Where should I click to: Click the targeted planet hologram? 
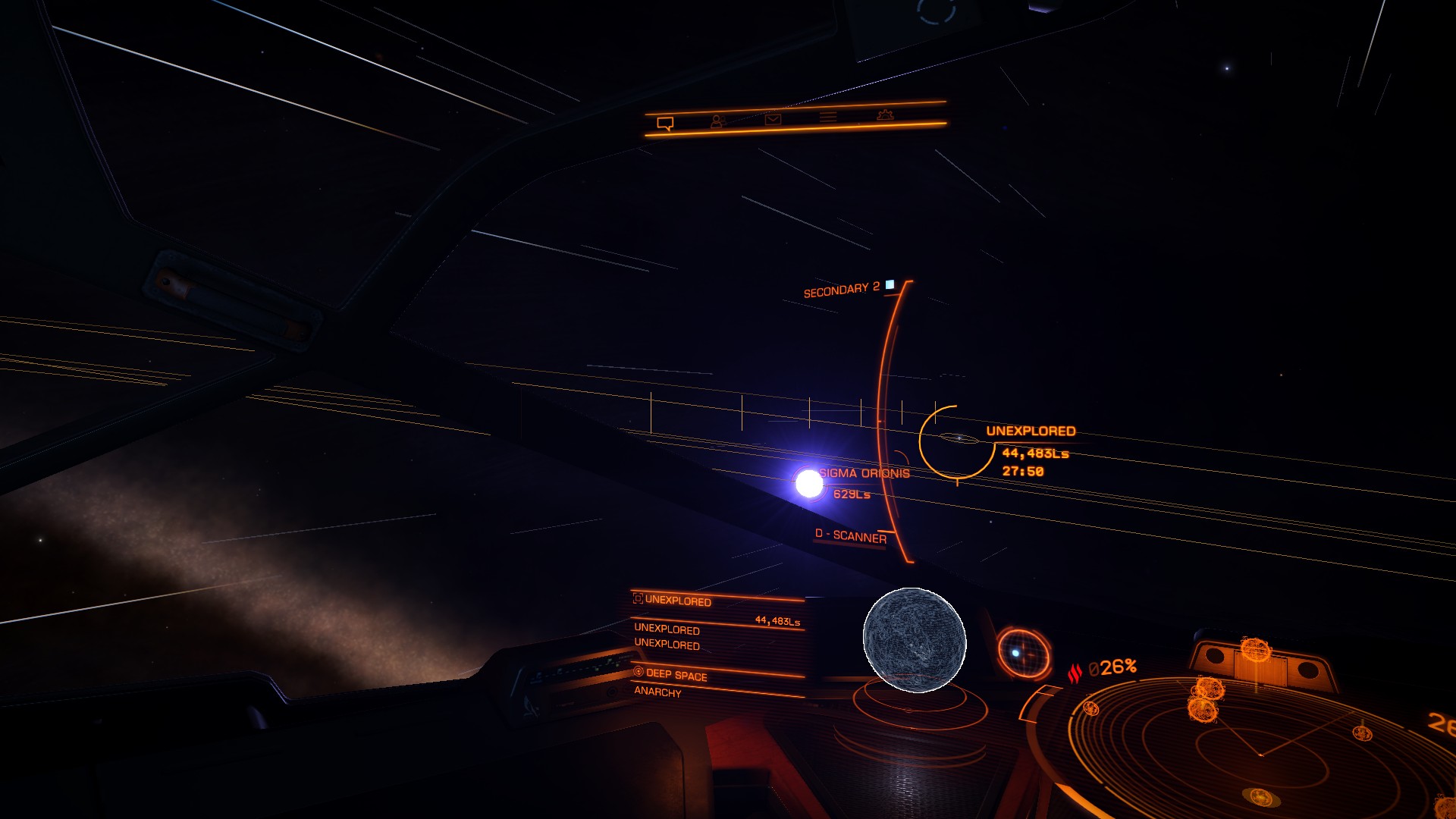915,641
